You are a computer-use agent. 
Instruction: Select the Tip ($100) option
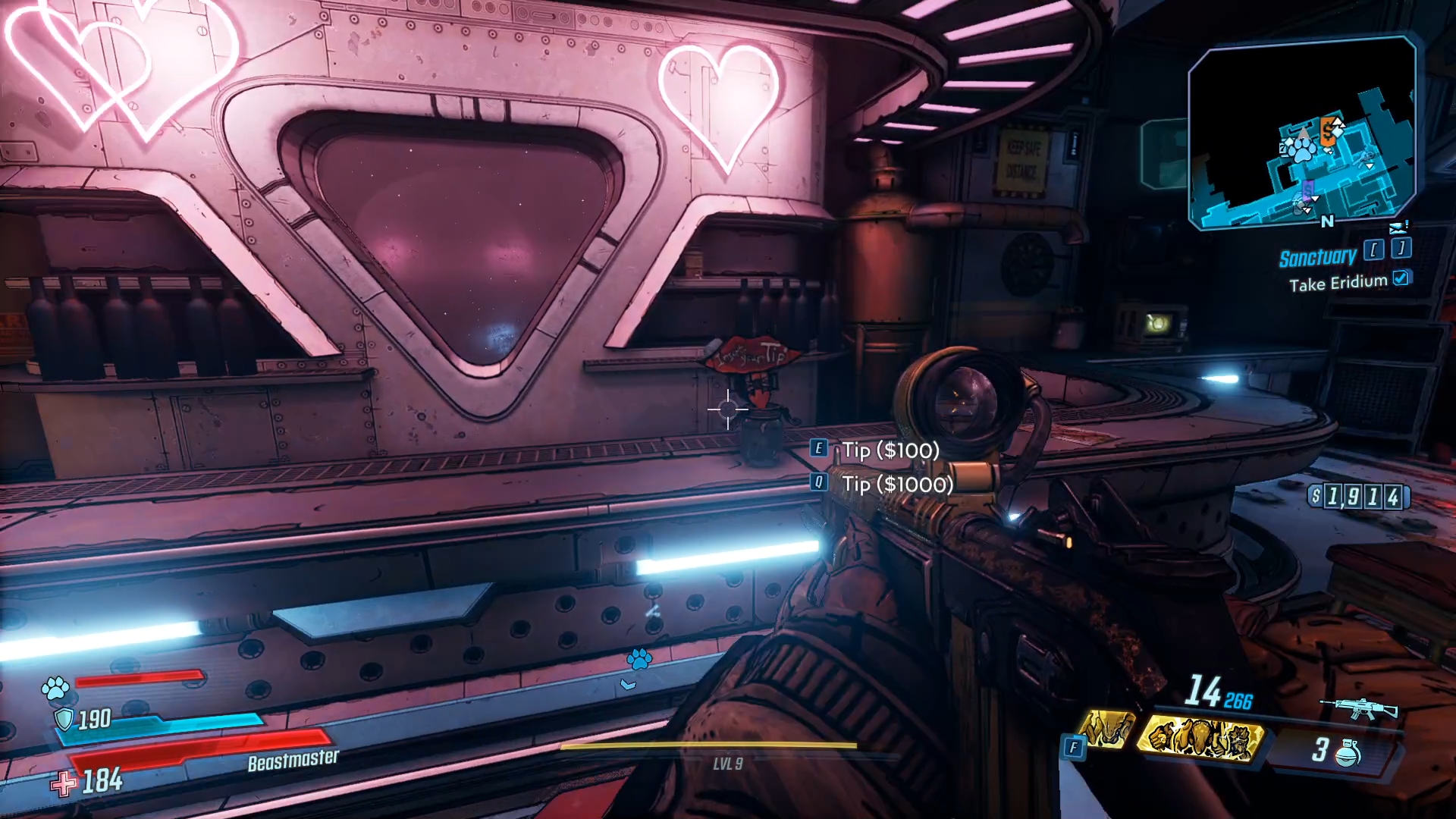890,450
